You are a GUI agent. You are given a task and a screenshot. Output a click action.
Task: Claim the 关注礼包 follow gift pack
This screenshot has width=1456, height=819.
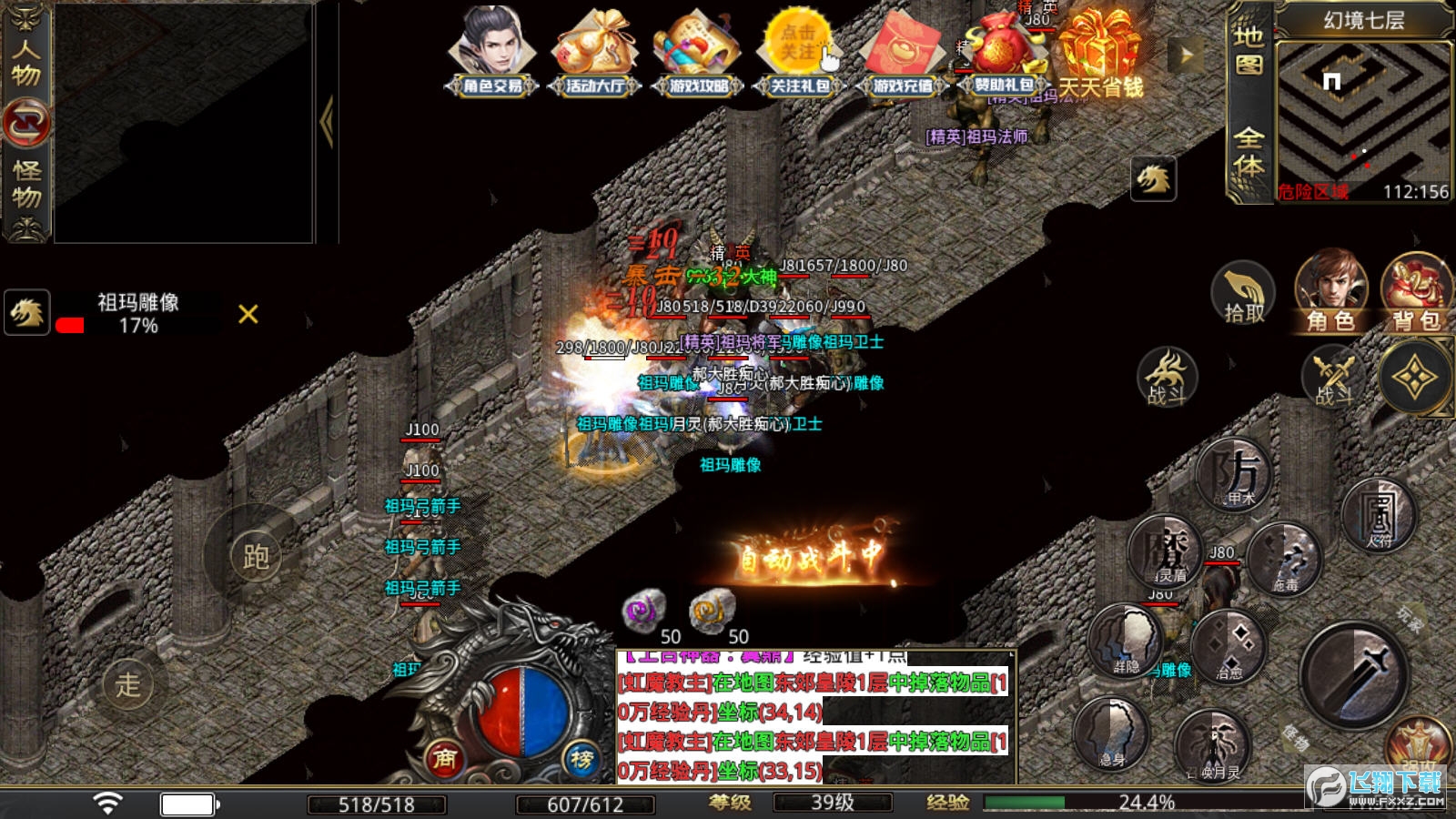click(x=800, y=52)
